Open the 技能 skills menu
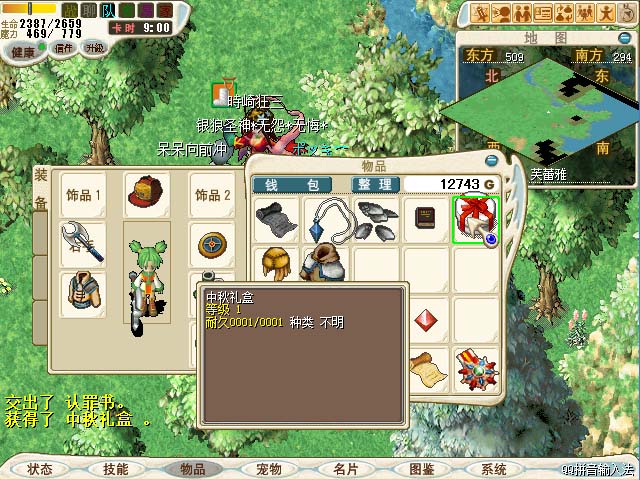Viewport: 640px width, 480px height. [115, 468]
